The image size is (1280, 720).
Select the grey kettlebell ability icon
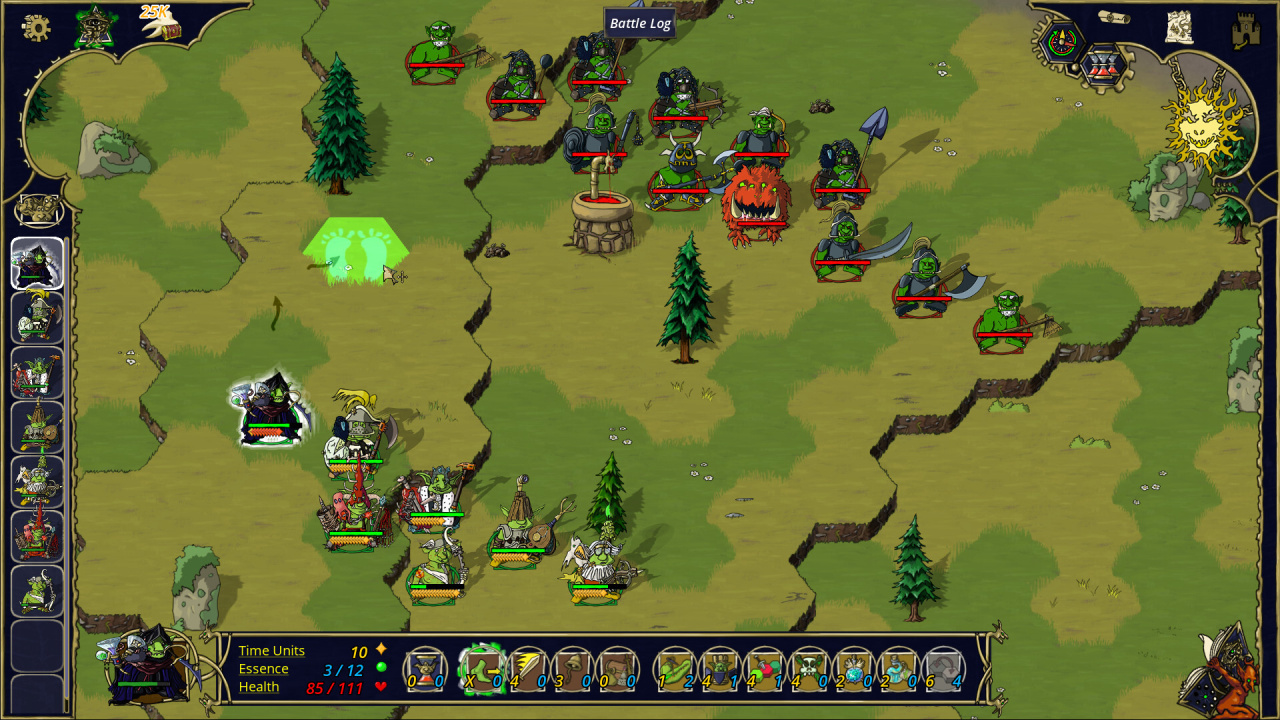click(943, 669)
